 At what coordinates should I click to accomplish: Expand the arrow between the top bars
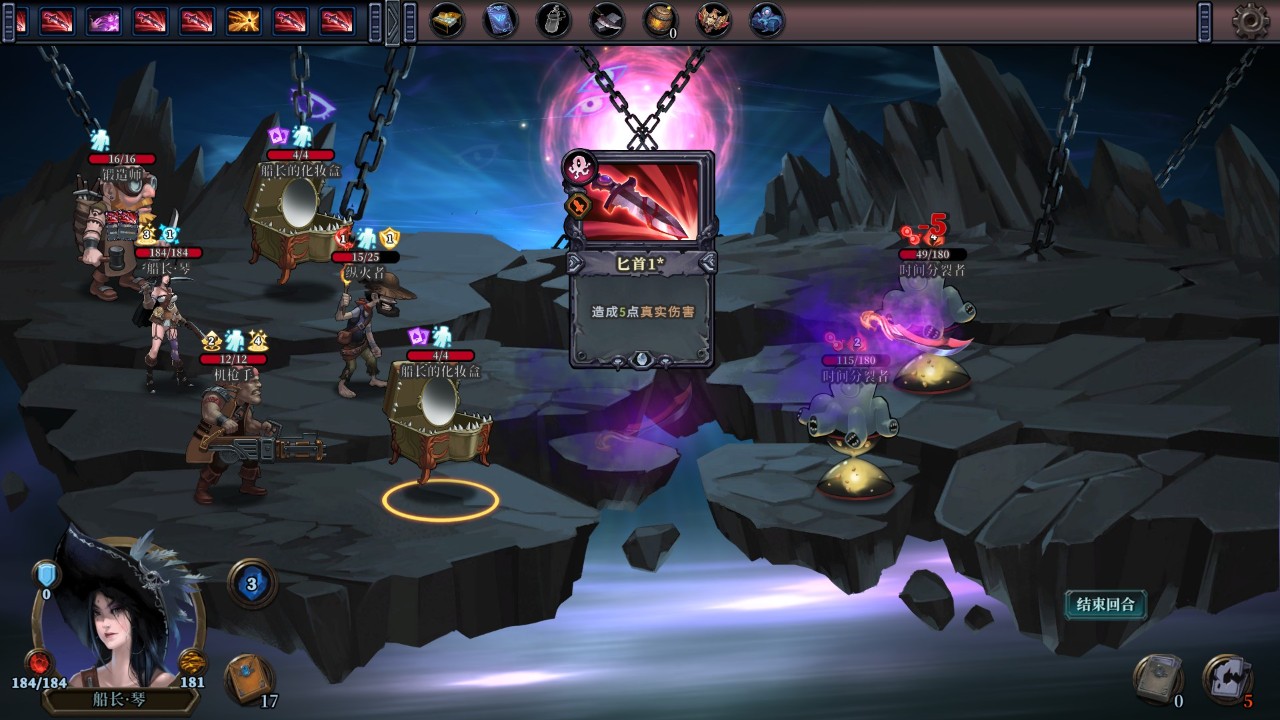(393, 21)
